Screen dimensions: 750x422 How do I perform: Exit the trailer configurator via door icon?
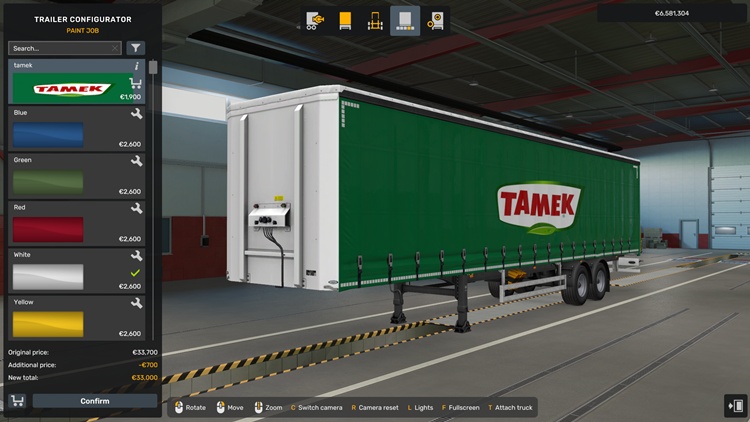tap(736, 405)
